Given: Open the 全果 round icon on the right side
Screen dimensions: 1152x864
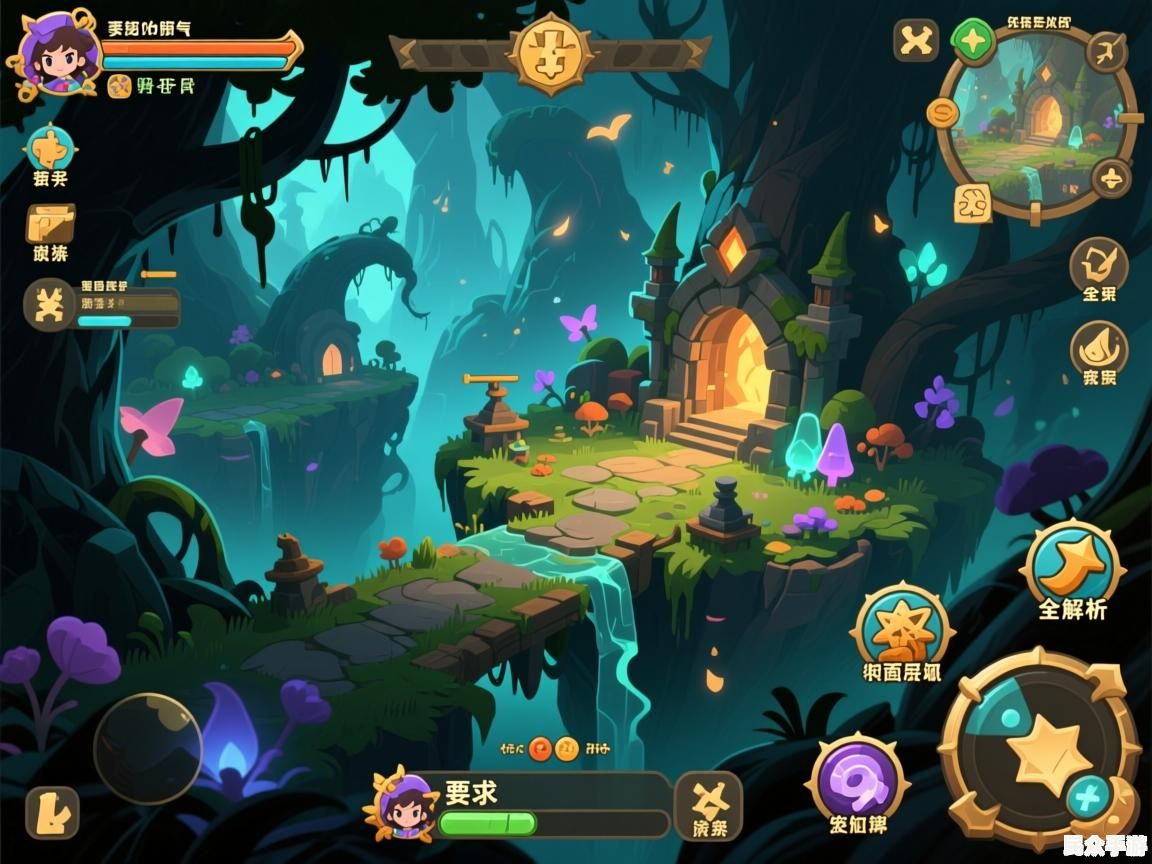Looking at the screenshot, I should click(1098, 264).
